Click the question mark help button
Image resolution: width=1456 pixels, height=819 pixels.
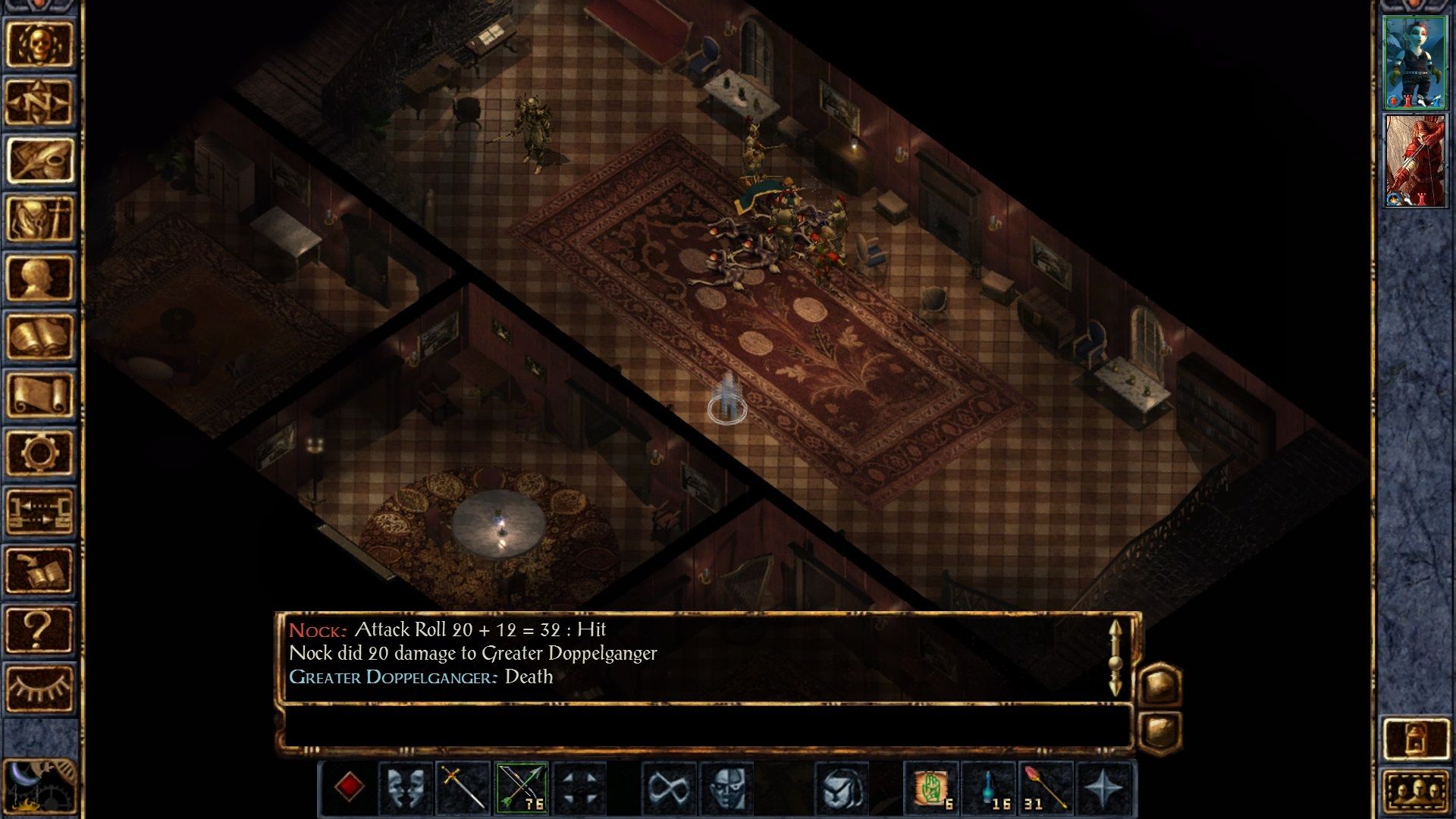pyautogui.click(x=39, y=629)
